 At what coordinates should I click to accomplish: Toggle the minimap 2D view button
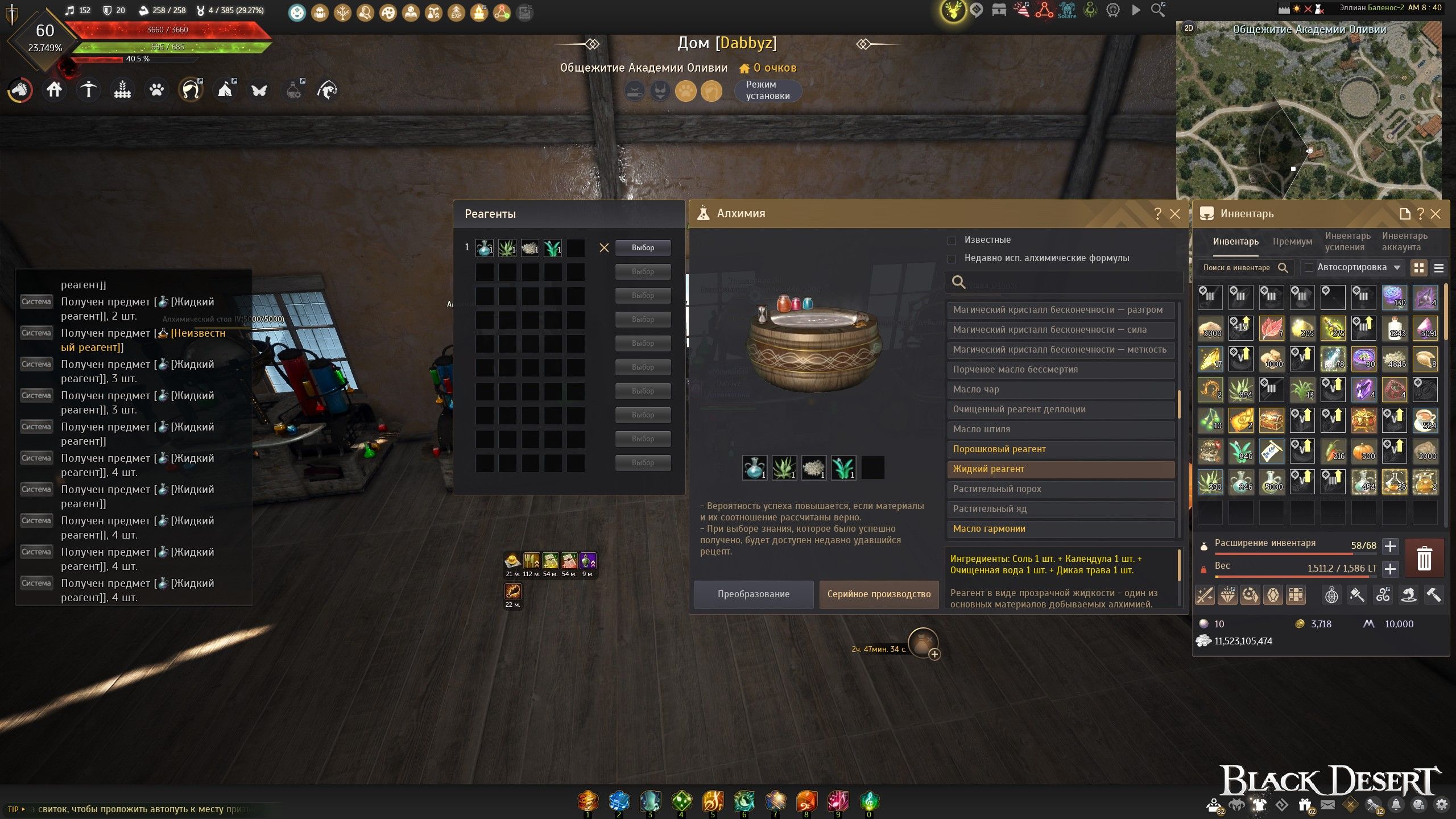[x=1189, y=28]
